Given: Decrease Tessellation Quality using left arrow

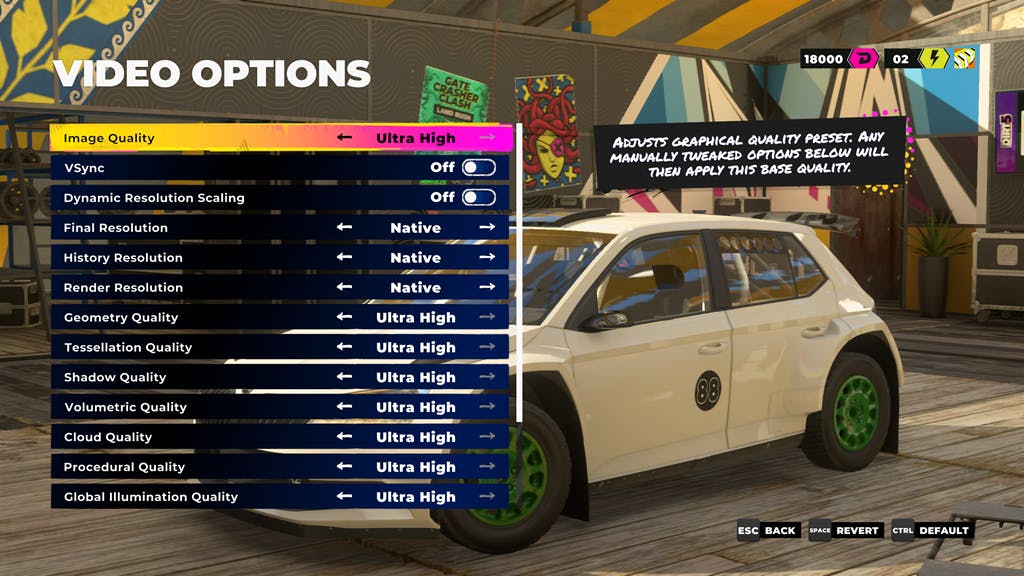Looking at the screenshot, I should click(x=344, y=348).
